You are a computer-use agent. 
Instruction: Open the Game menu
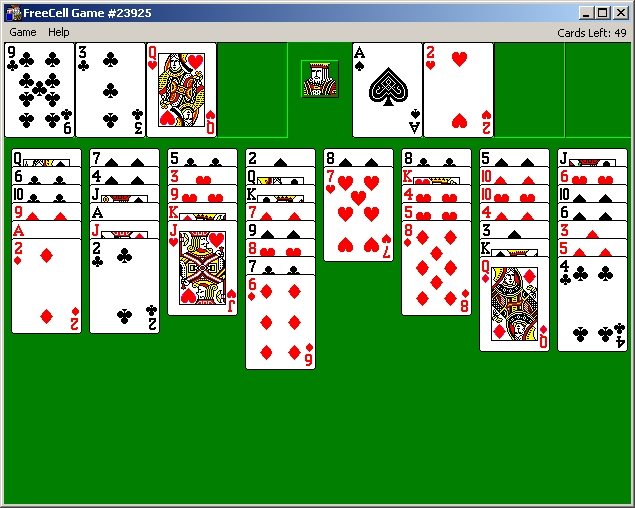pos(22,32)
